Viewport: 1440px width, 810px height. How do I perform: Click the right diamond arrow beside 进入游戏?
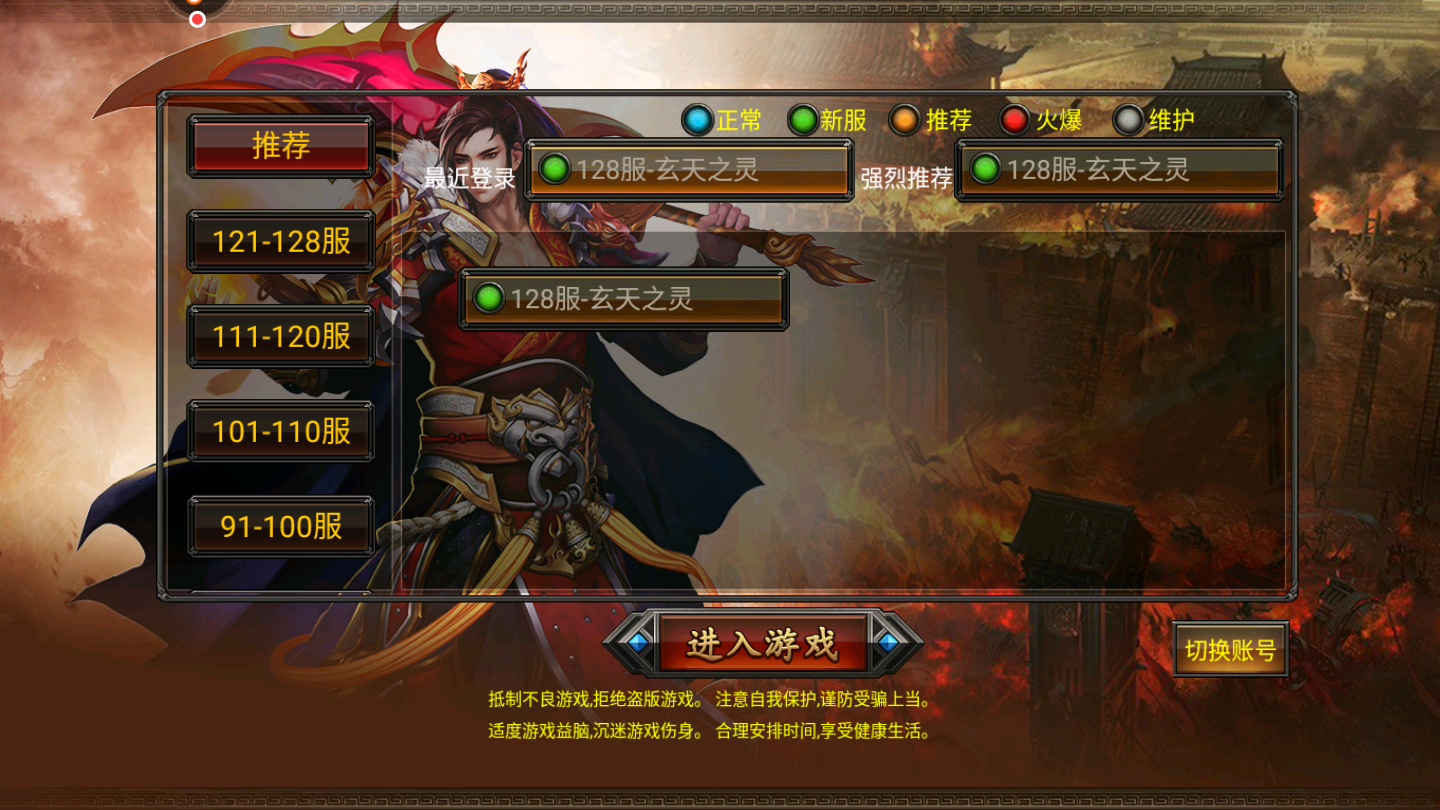889,645
